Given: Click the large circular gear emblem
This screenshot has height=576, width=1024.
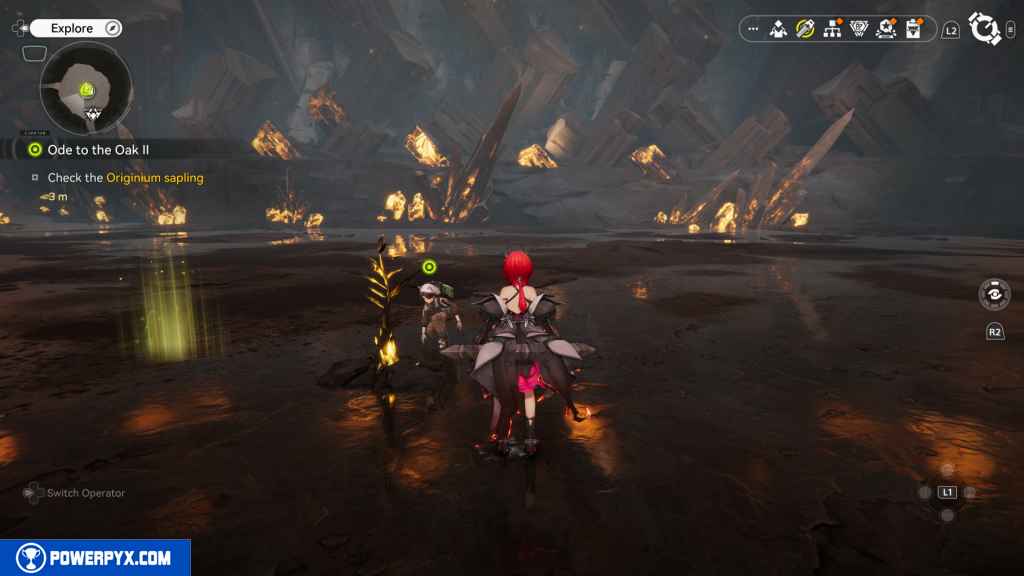Looking at the screenshot, I should pos(985,29).
